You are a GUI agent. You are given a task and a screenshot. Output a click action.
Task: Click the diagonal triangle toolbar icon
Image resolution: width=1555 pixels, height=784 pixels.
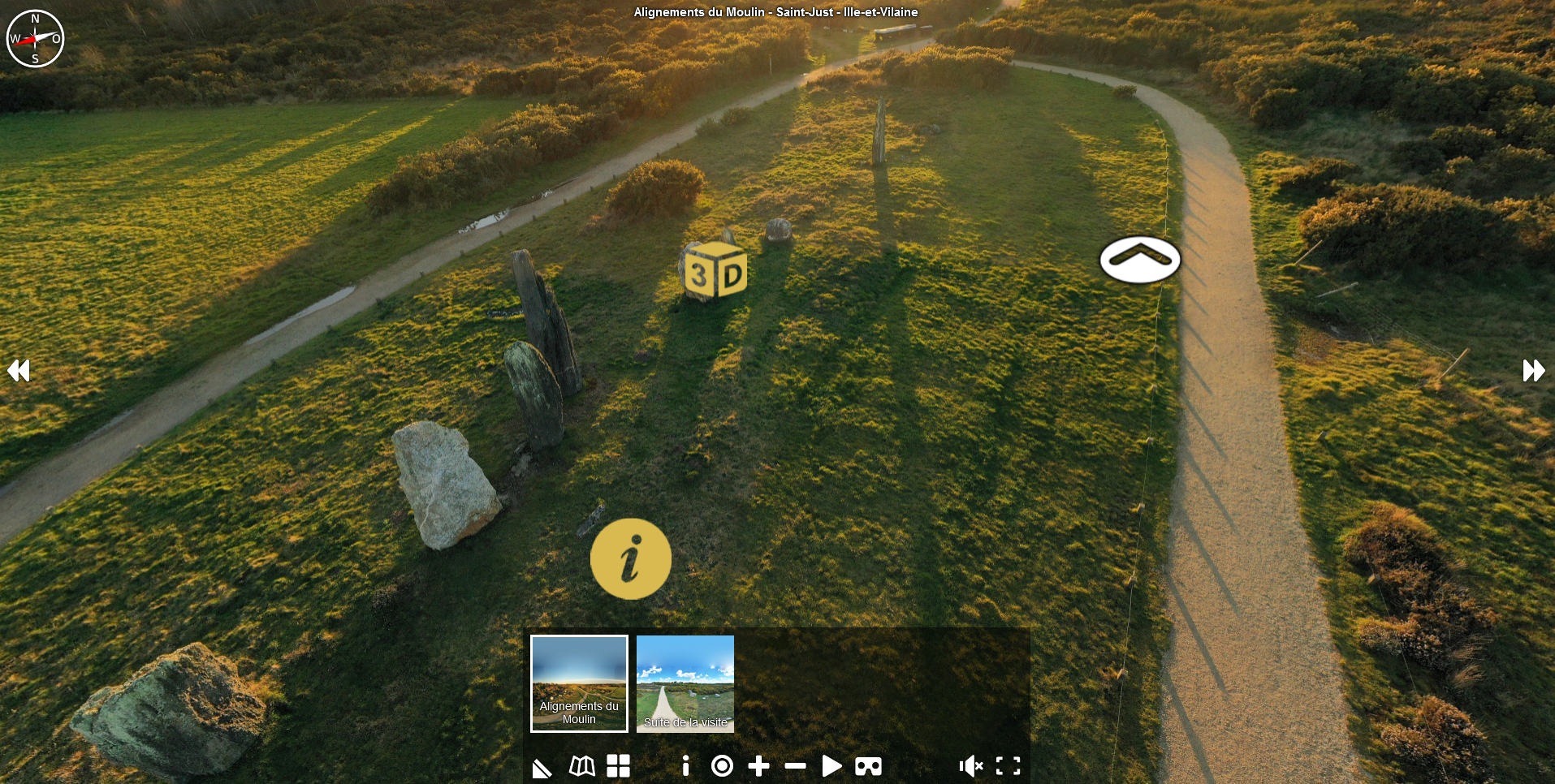tap(542, 768)
